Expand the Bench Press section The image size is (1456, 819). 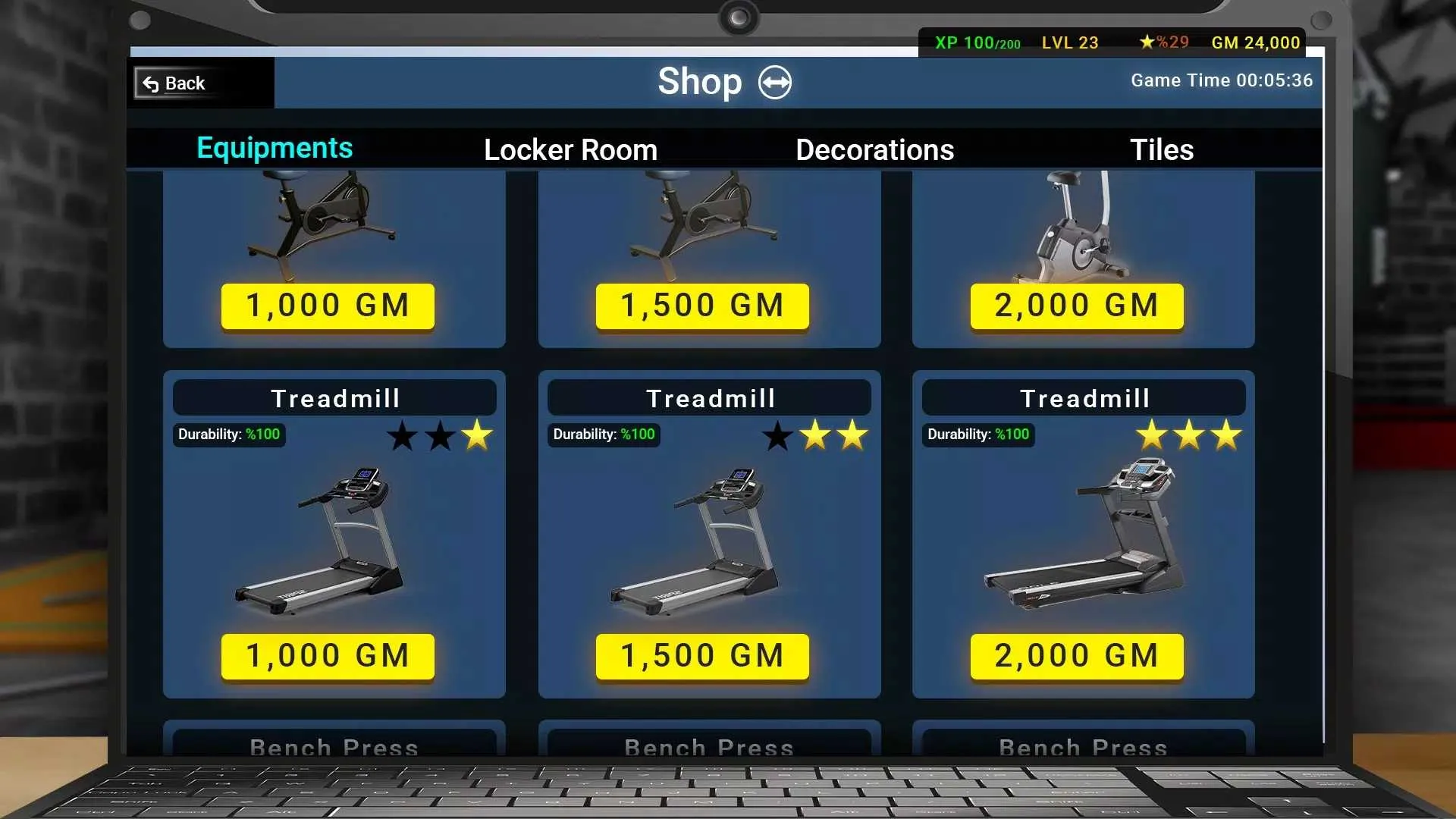334,747
